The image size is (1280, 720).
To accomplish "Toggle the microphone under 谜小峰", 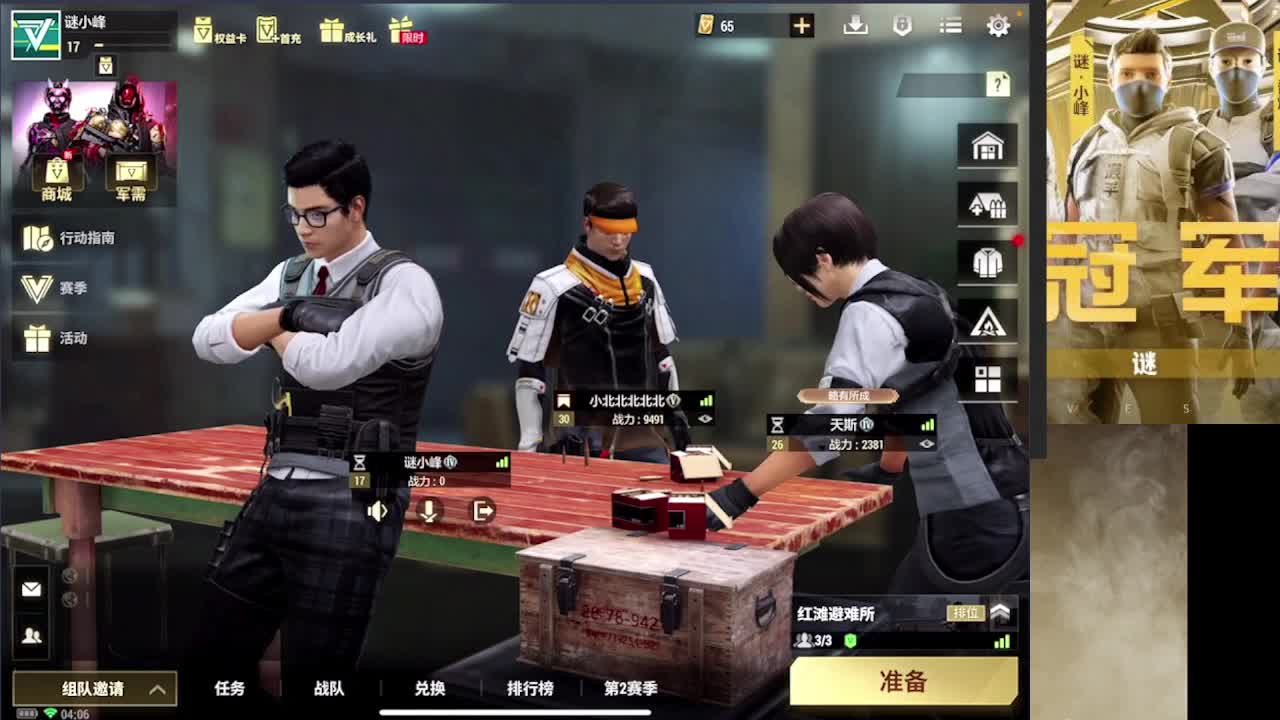I will click(431, 512).
